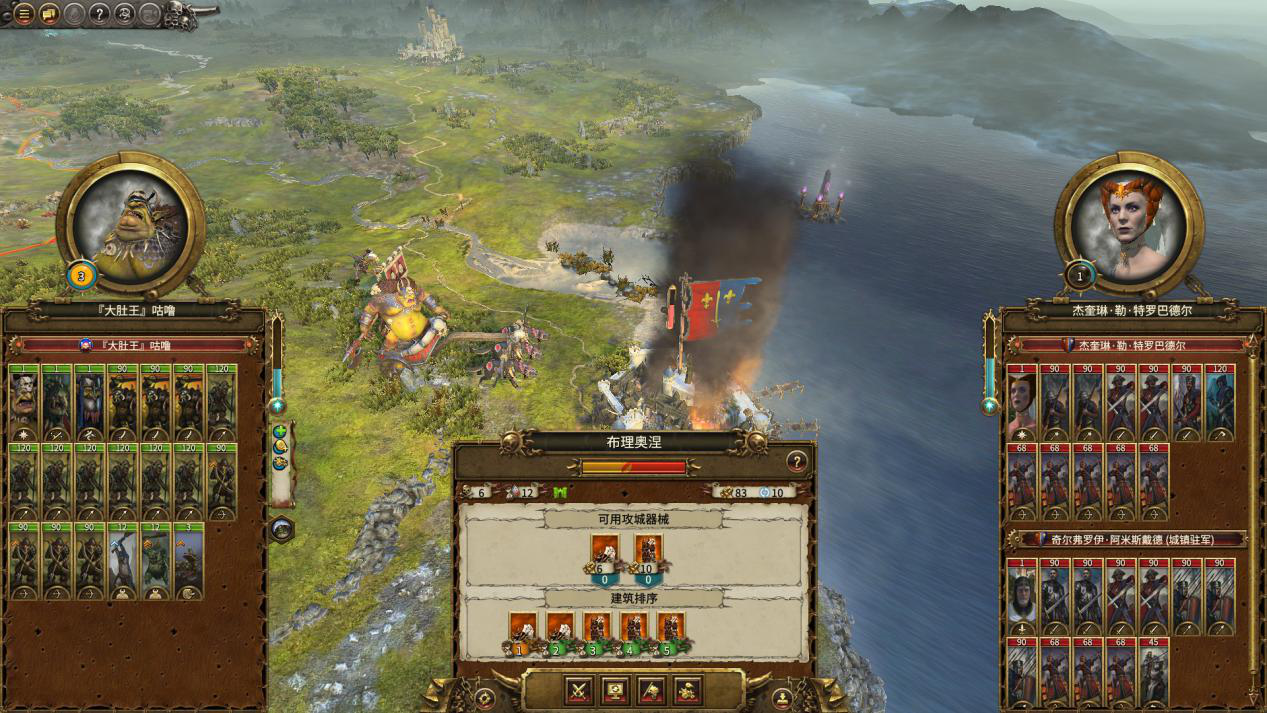
Task: Click the green plus icon on the attacker scroll
Action: (280, 432)
